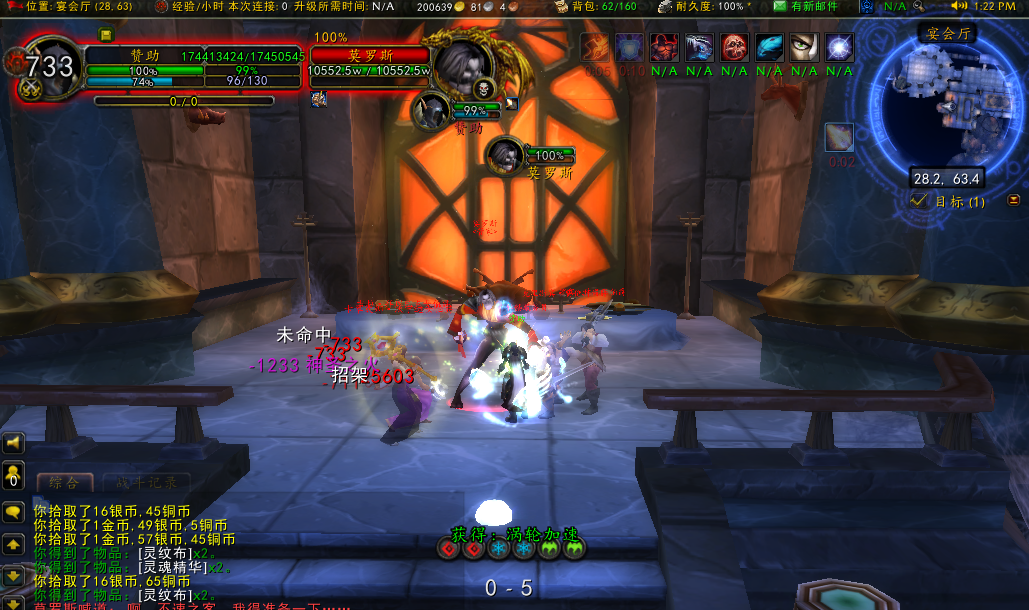The image size is (1029, 610).
Task: Click the pale woman face cooldown icon
Action: [805, 47]
